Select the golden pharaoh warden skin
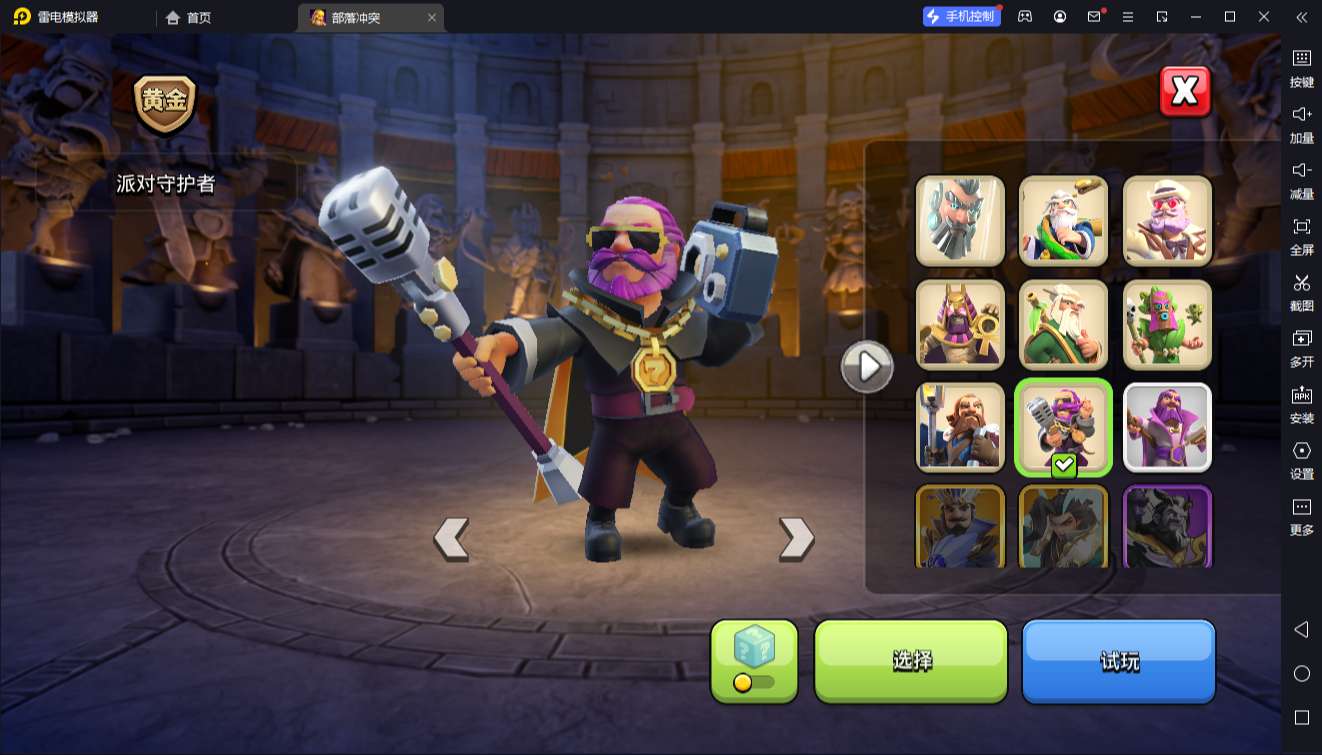This screenshot has width=1322, height=755. pos(960,324)
